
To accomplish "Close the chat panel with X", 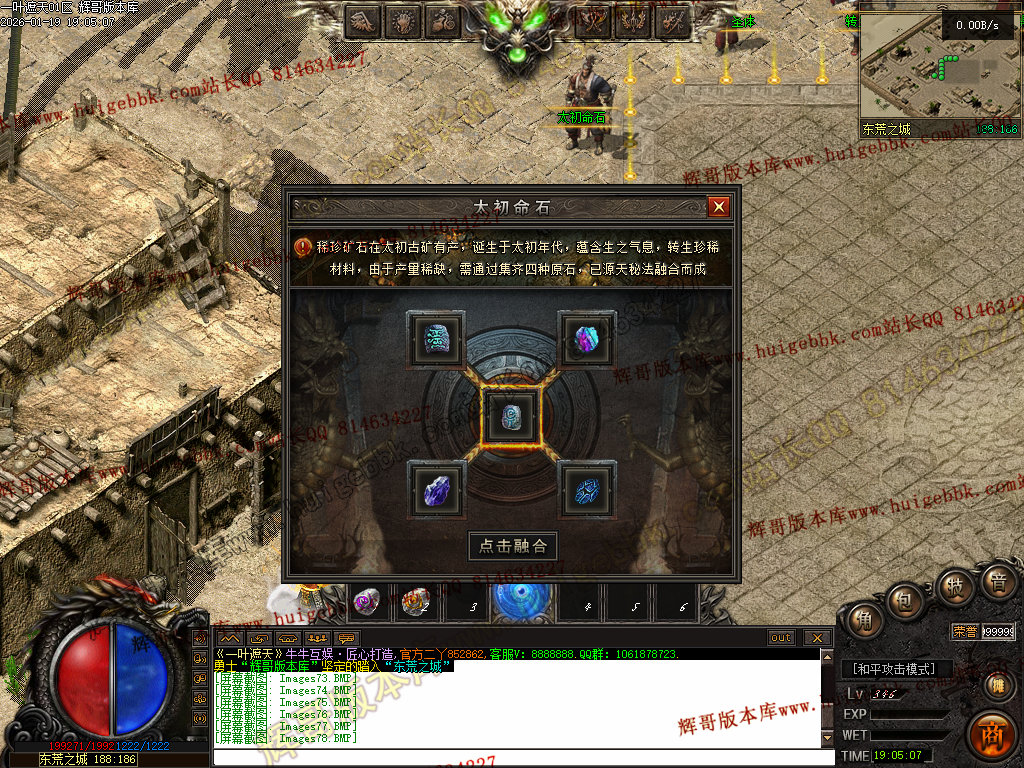I will pos(817,638).
